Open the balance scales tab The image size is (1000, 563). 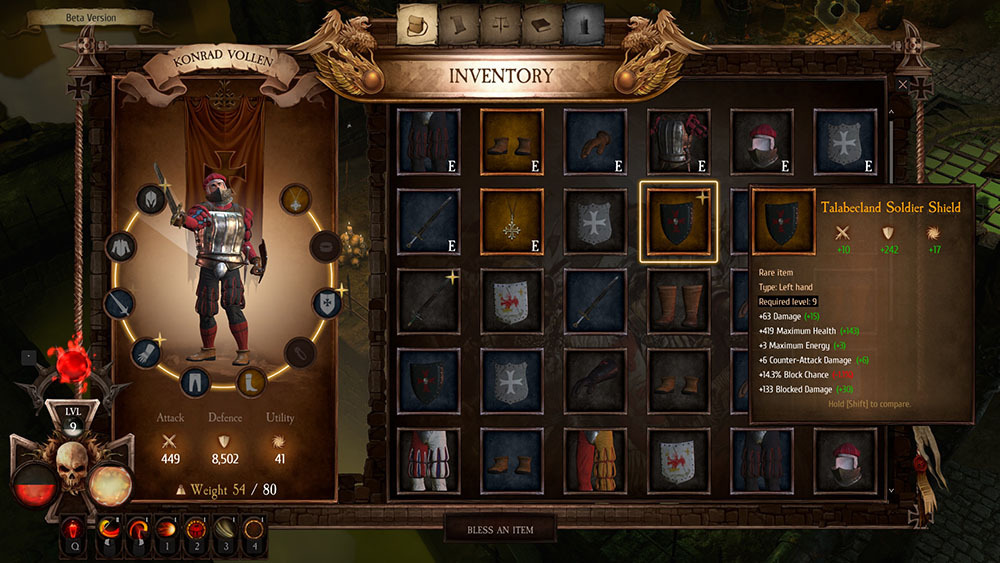(x=500, y=24)
